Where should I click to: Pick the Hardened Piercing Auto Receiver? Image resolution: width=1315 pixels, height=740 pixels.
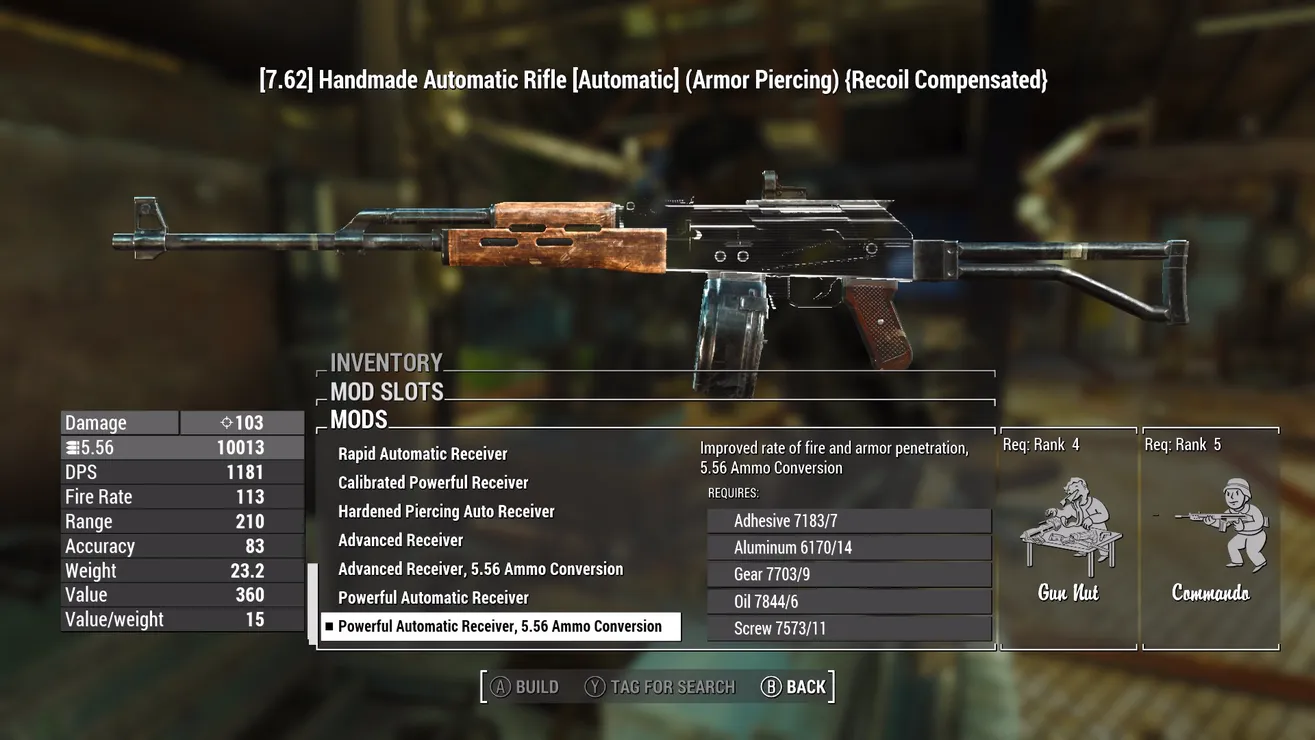(445, 512)
